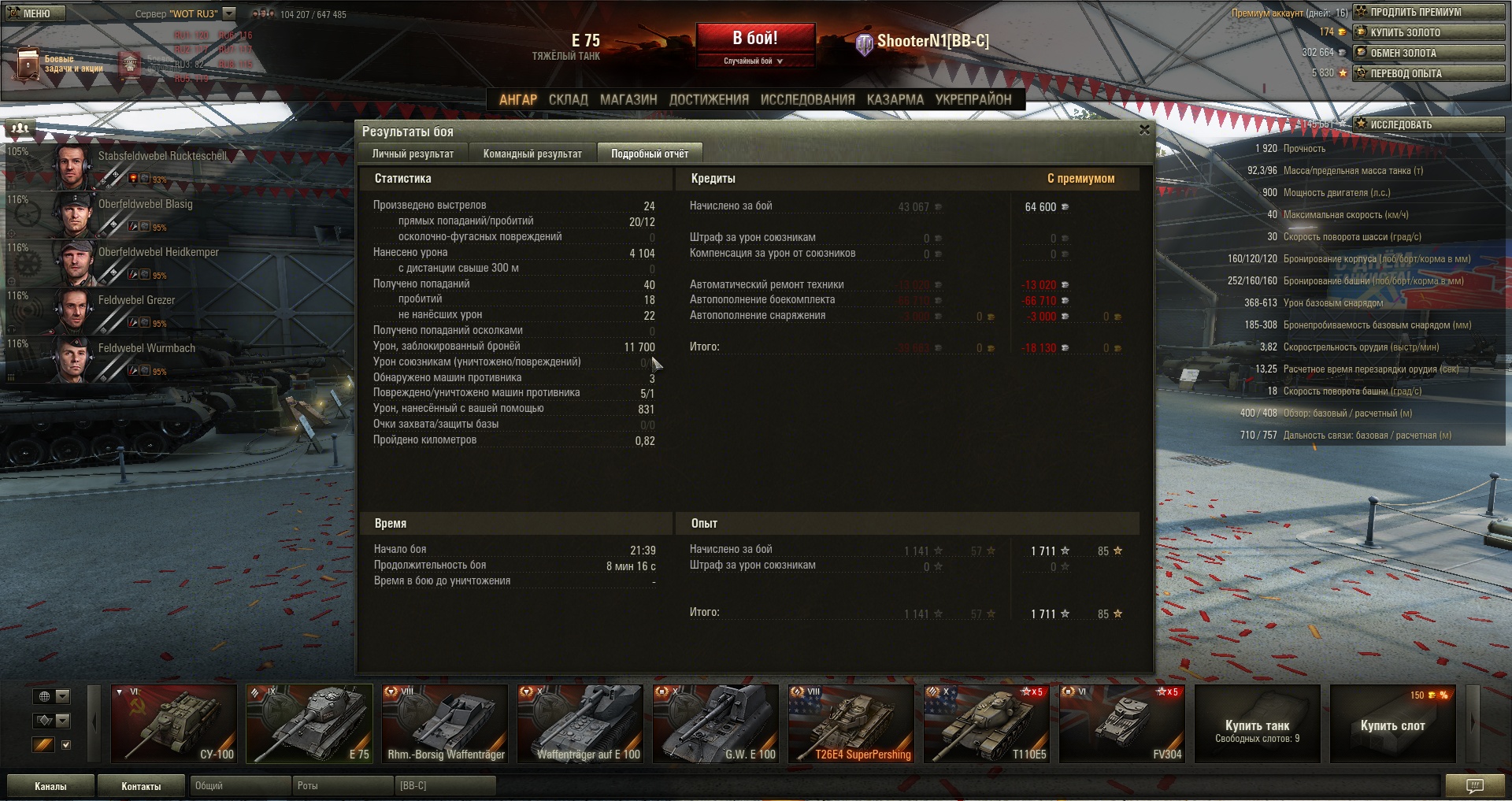The height and width of the screenshot is (801, 1512).
Task: Open the Каналы chat channels
Action: tap(50, 786)
